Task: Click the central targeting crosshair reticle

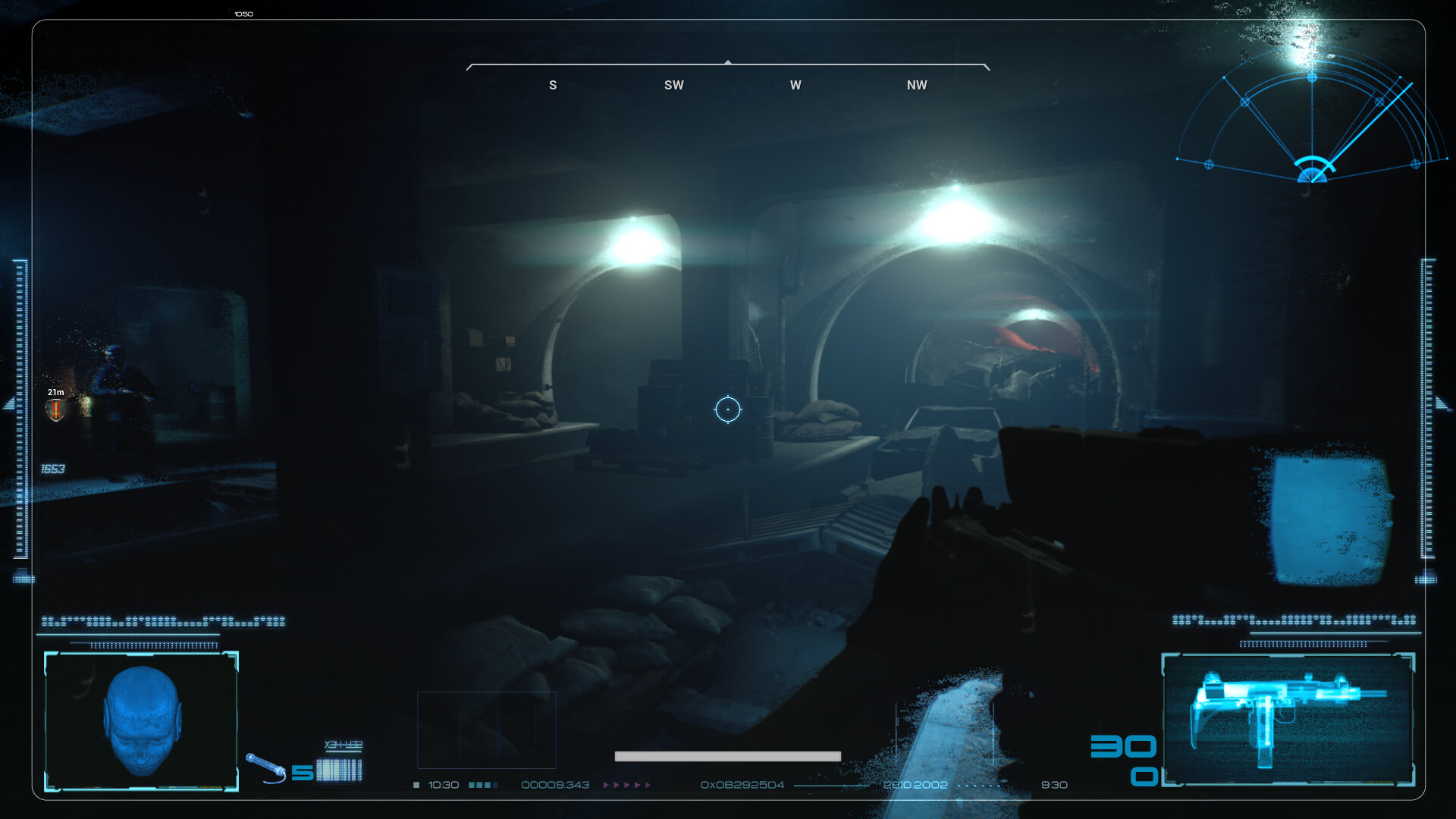Action: click(x=728, y=409)
